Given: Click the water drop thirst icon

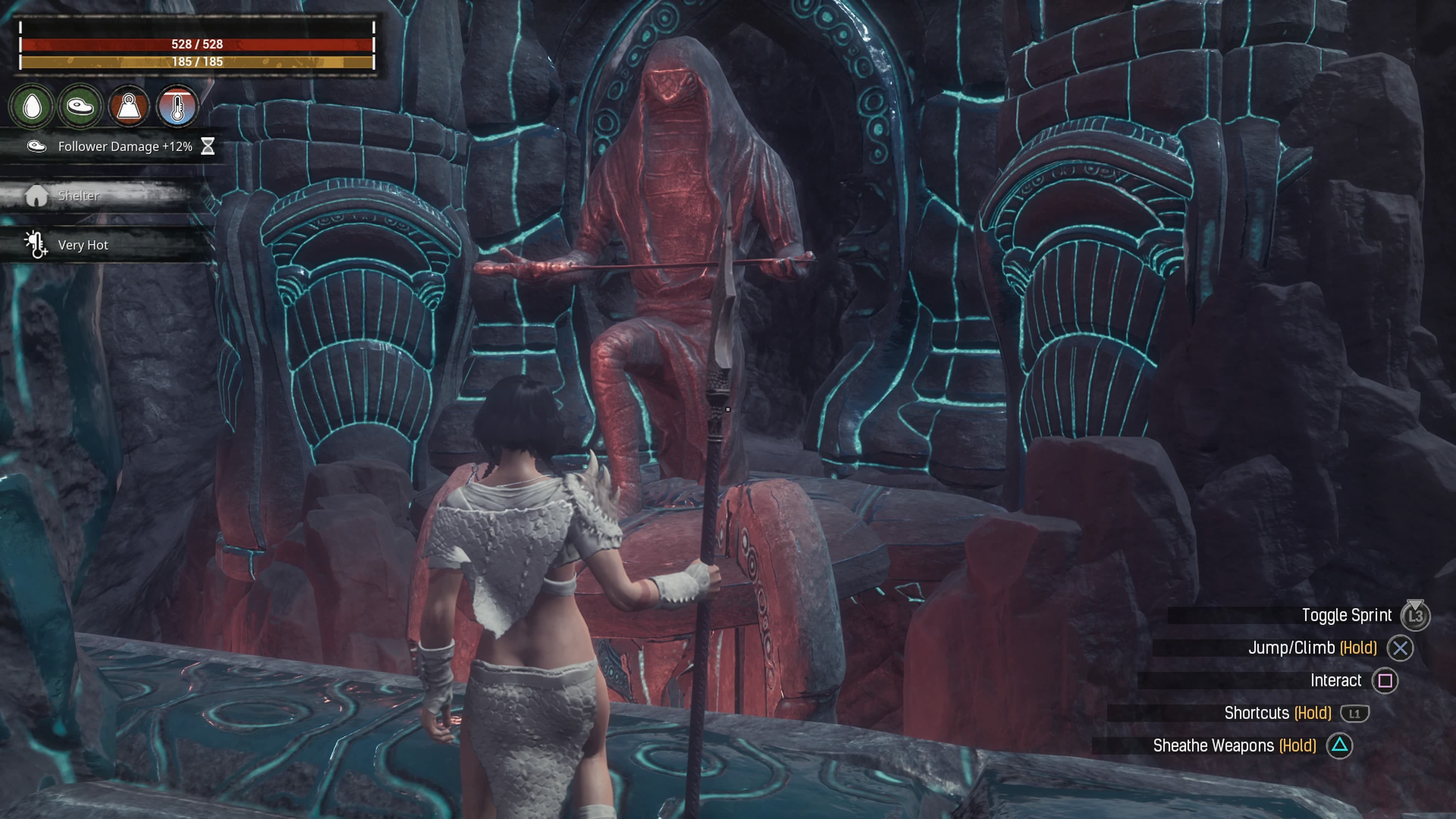Looking at the screenshot, I should coord(32,106).
